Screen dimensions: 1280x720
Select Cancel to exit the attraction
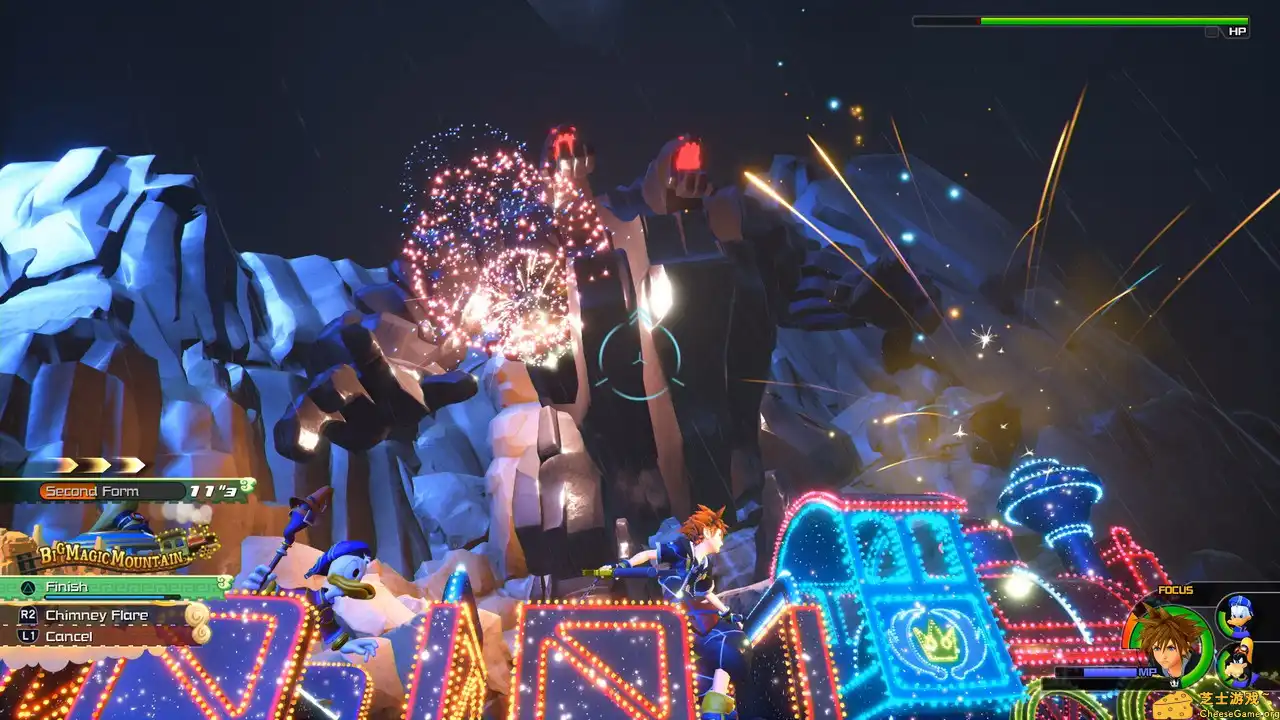(x=70, y=636)
